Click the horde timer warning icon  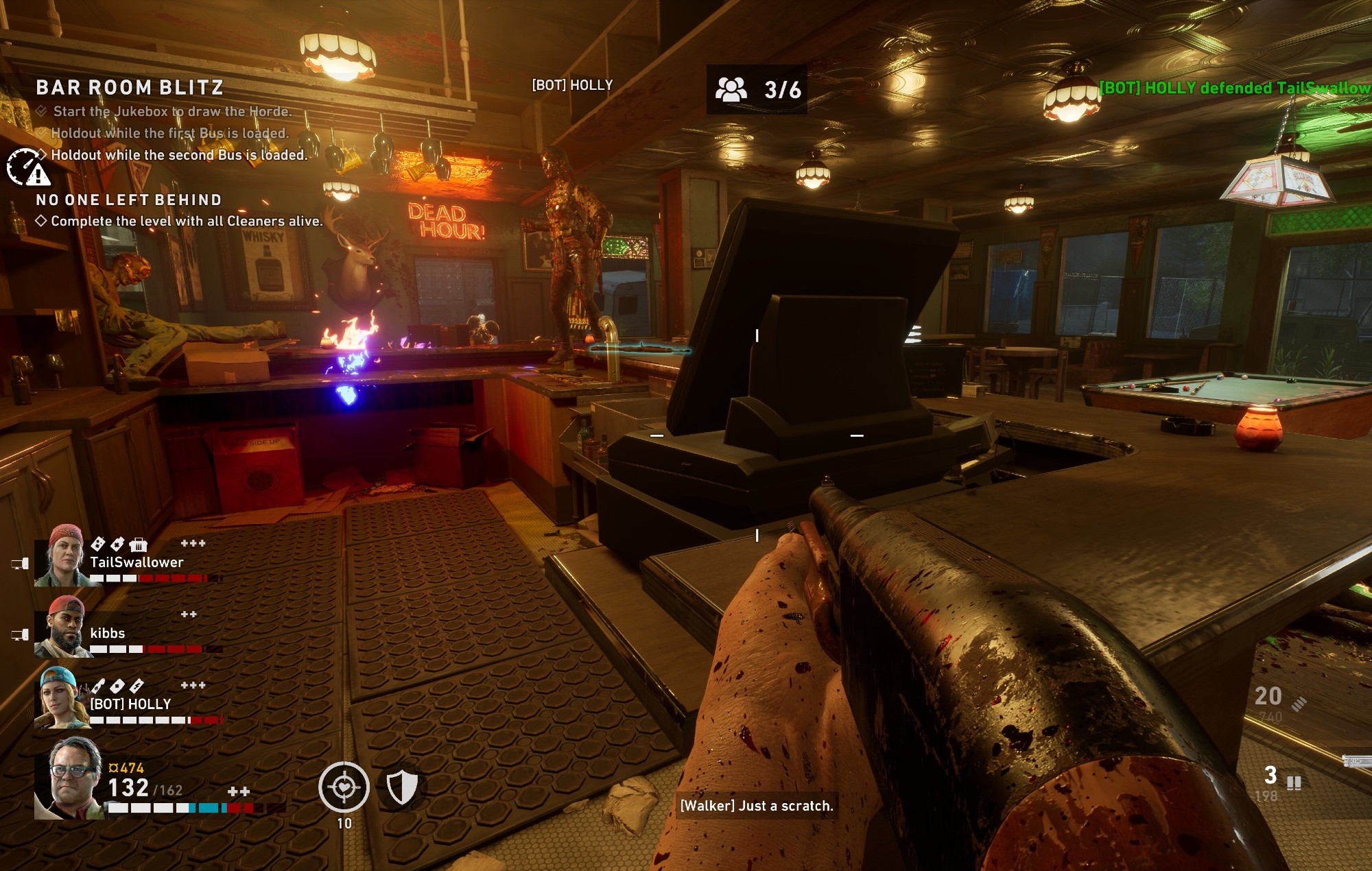pyautogui.click(x=28, y=167)
